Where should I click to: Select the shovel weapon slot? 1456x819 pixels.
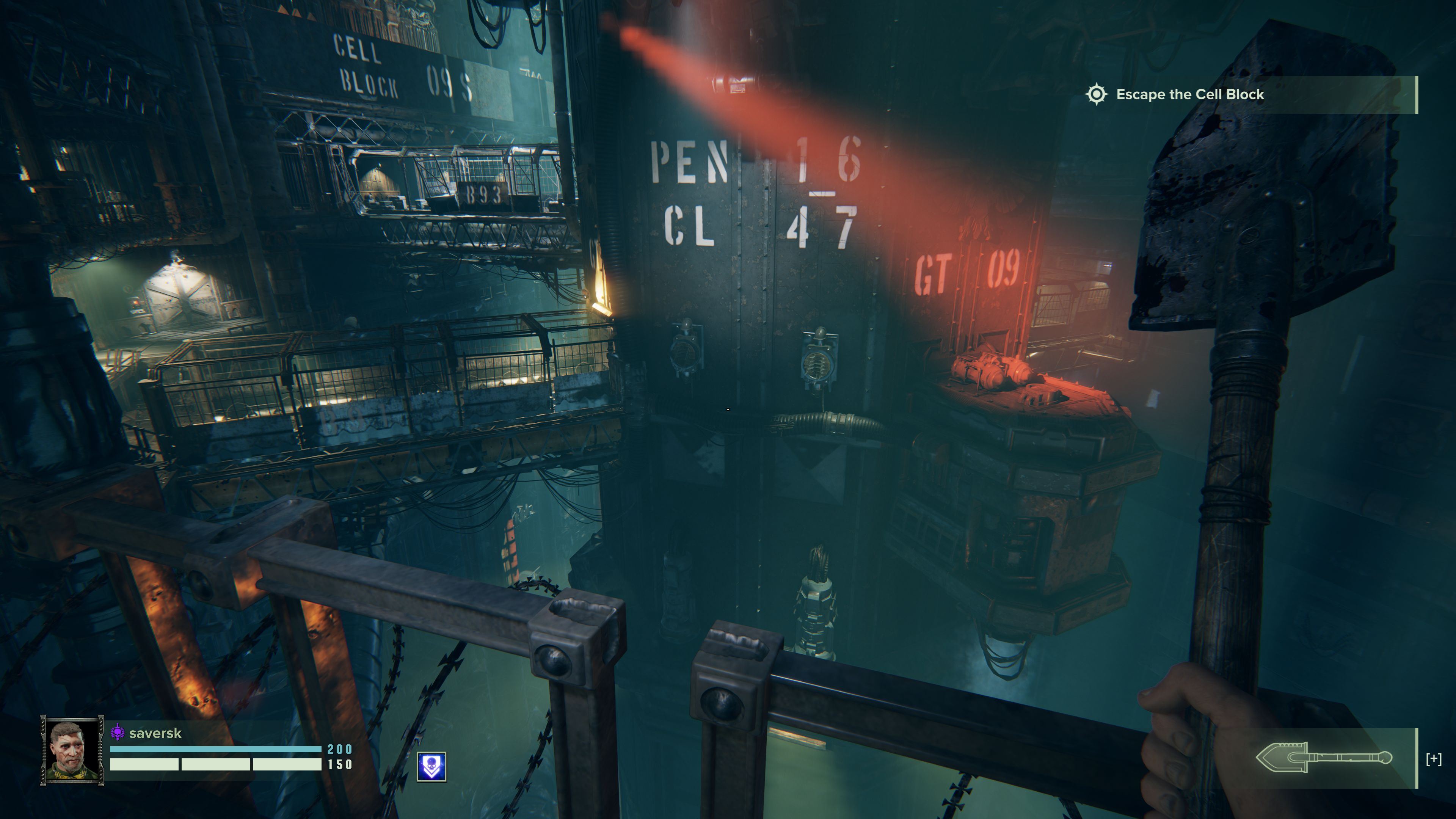(1324, 758)
